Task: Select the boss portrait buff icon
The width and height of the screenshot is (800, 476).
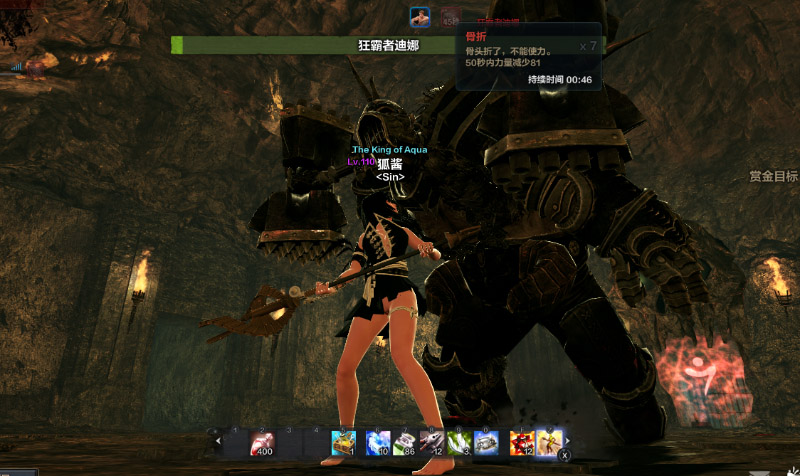Action: click(x=420, y=17)
